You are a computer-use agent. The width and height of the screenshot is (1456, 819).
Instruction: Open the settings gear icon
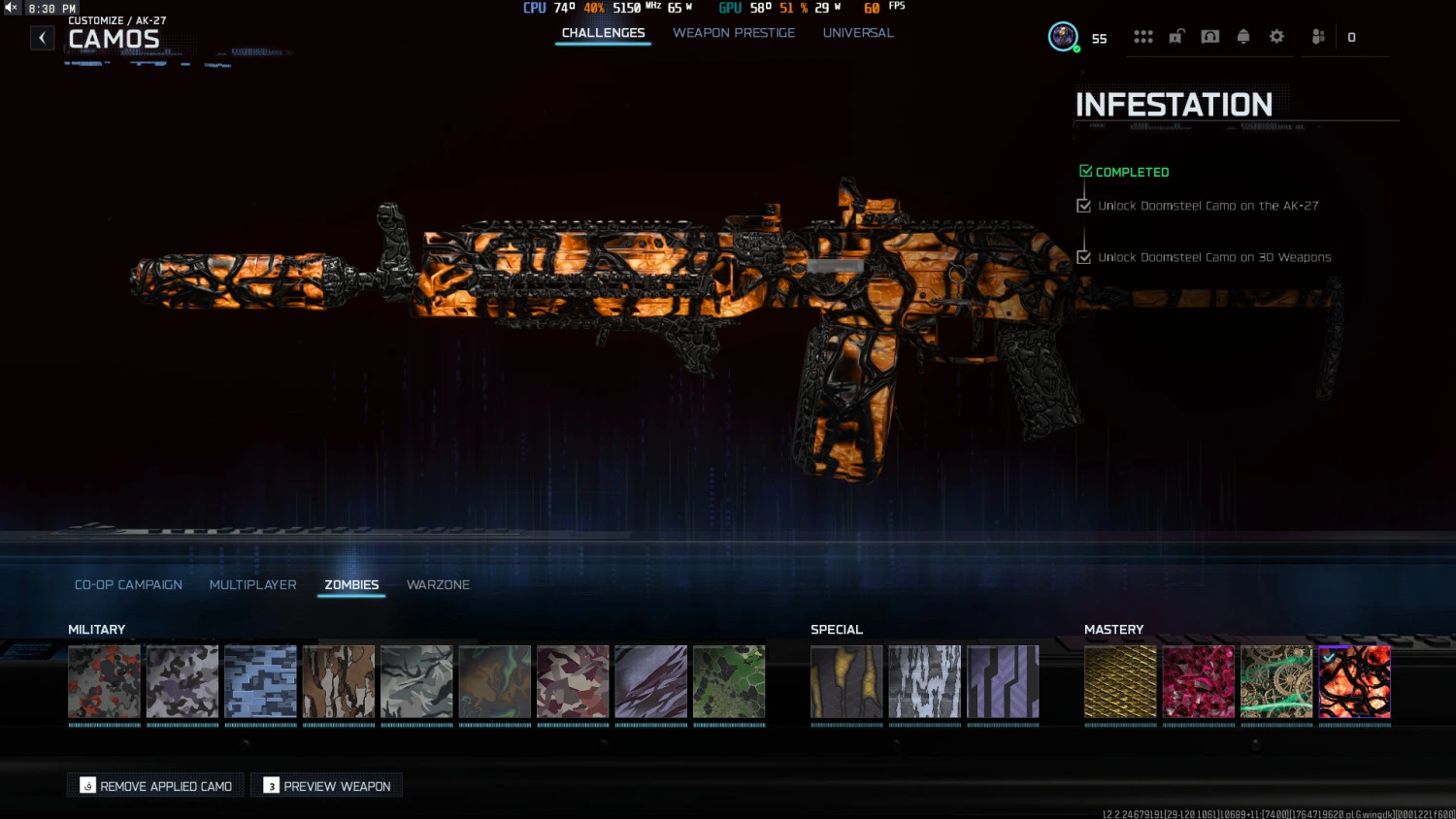tap(1276, 36)
